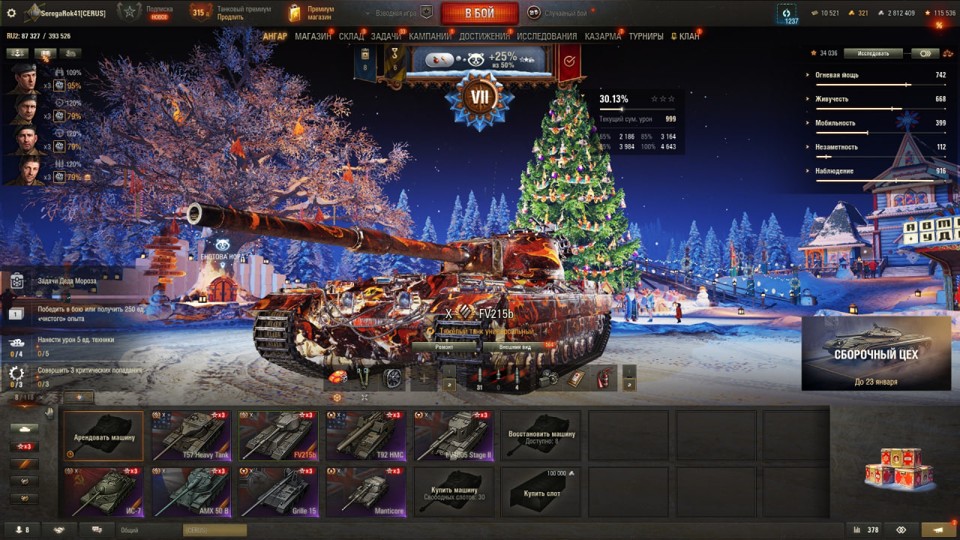Select the T57 Heavy Tank in carousel

click(190, 435)
